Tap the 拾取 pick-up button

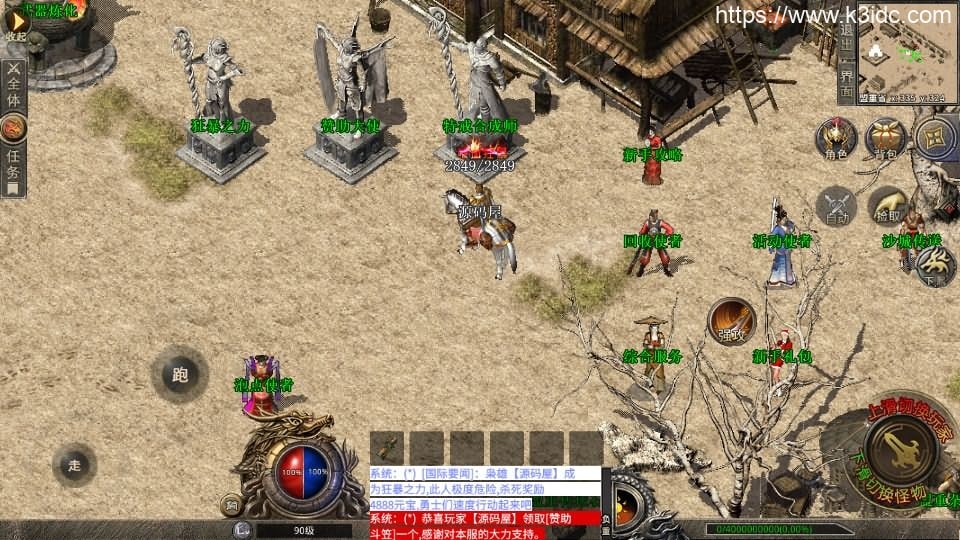tap(887, 204)
